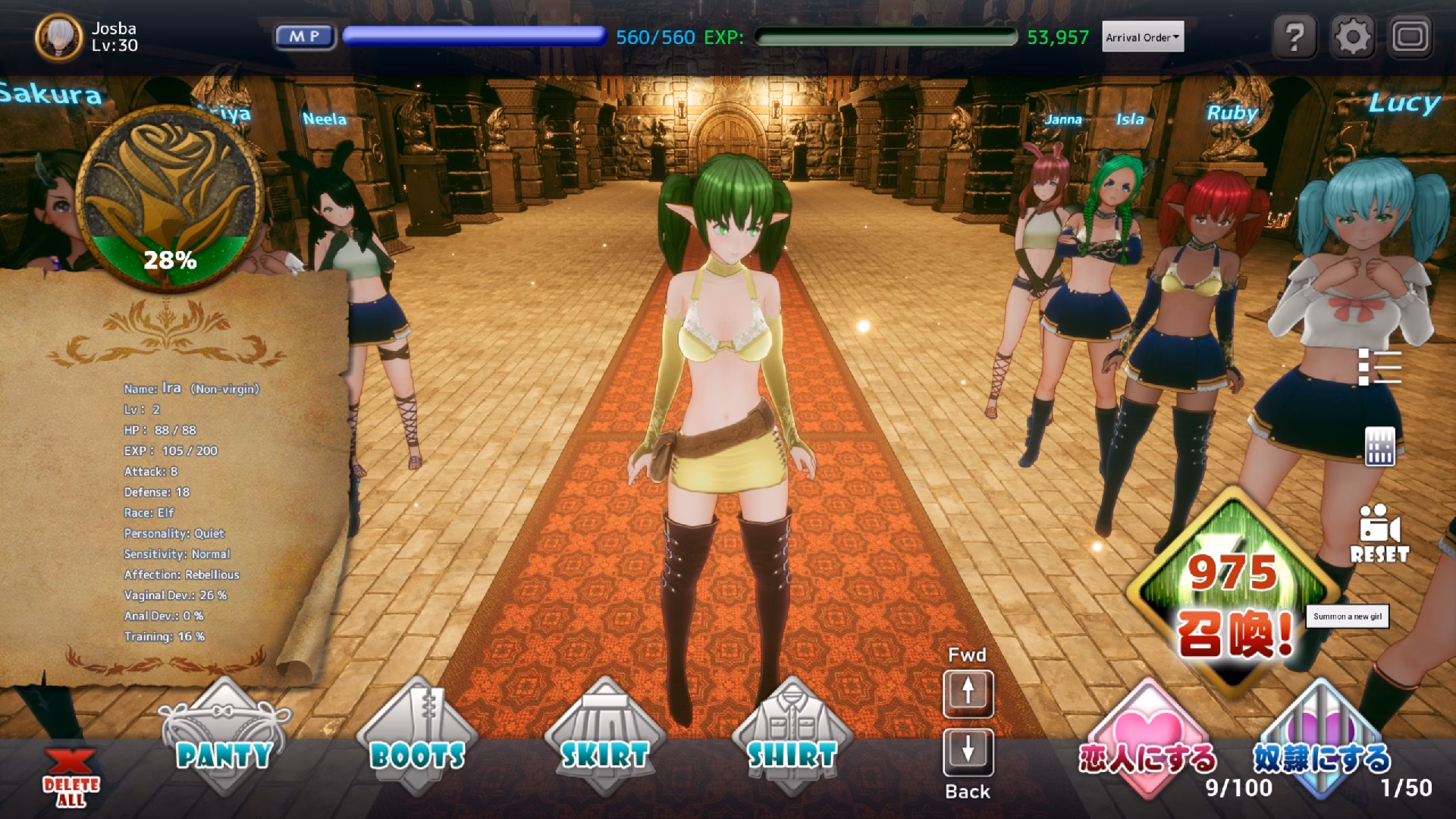Toggle the Shirt clothing button
Image resolution: width=1456 pixels, height=819 pixels.
(x=792, y=736)
